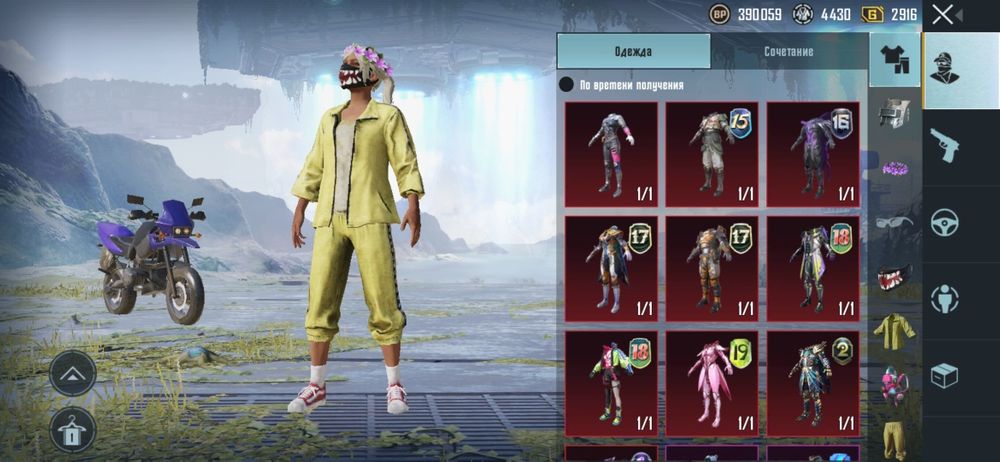Close the inventory with the X button

click(943, 14)
